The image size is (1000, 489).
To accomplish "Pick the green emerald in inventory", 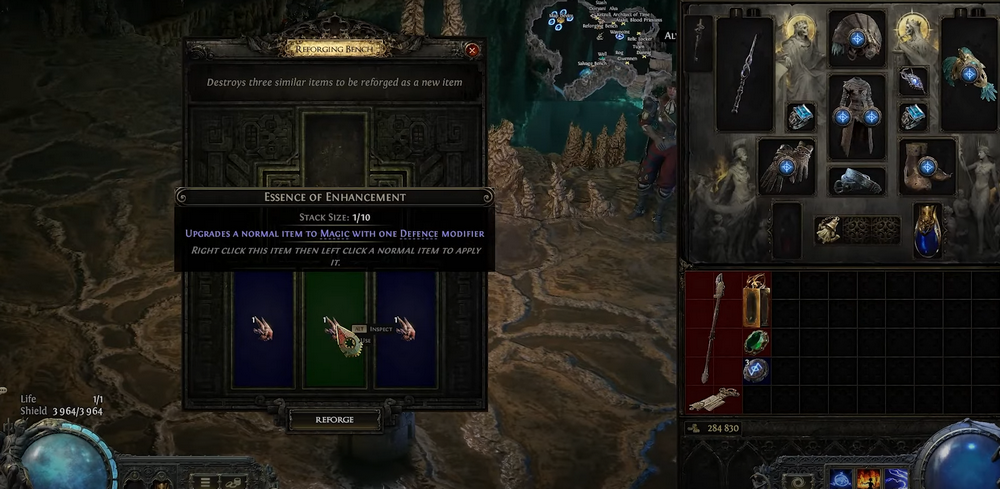I will (x=756, y=341).
